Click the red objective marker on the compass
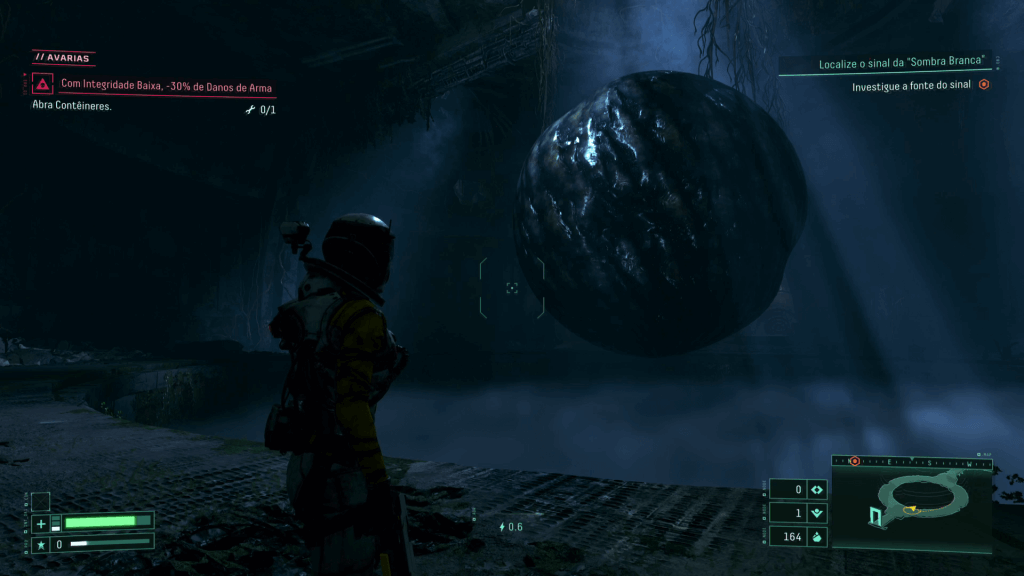This screenshot has height=576, width=1024. point(854,461)
